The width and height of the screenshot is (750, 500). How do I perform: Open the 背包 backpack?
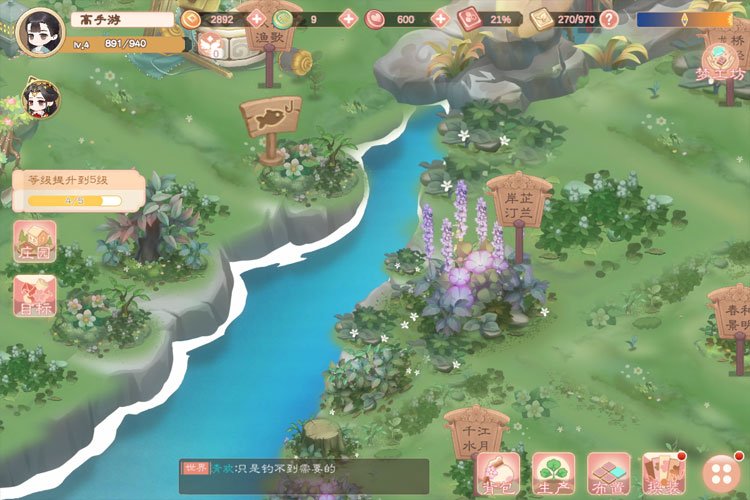click(498, 473)
